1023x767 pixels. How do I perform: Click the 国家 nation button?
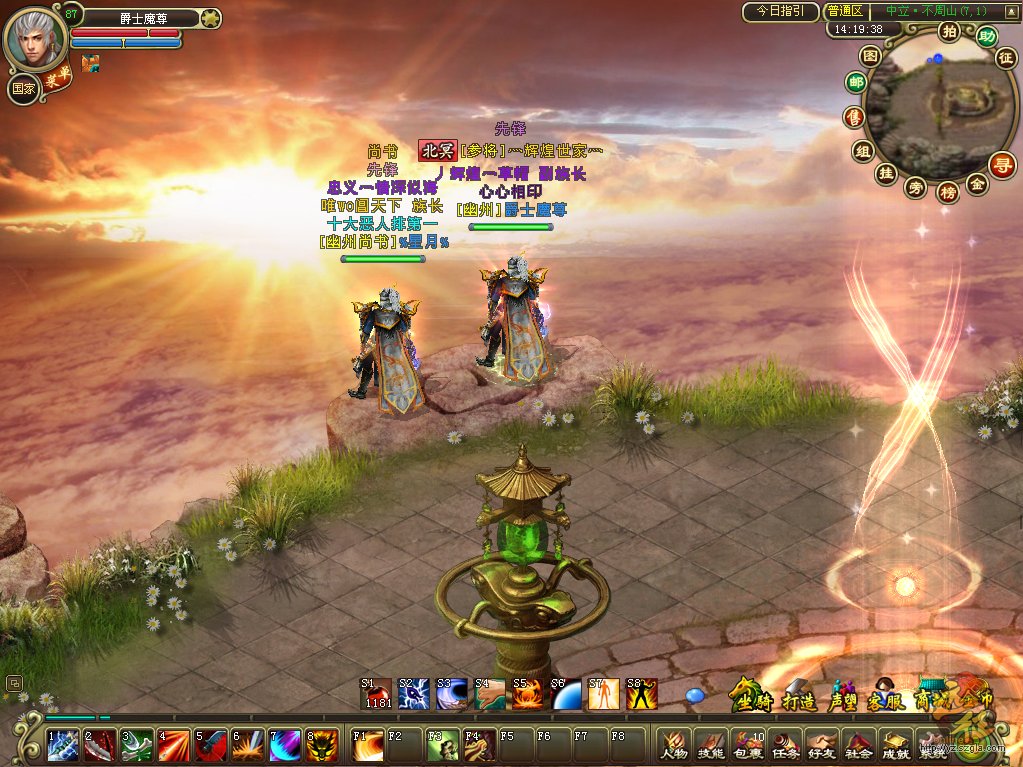[22, 88]
